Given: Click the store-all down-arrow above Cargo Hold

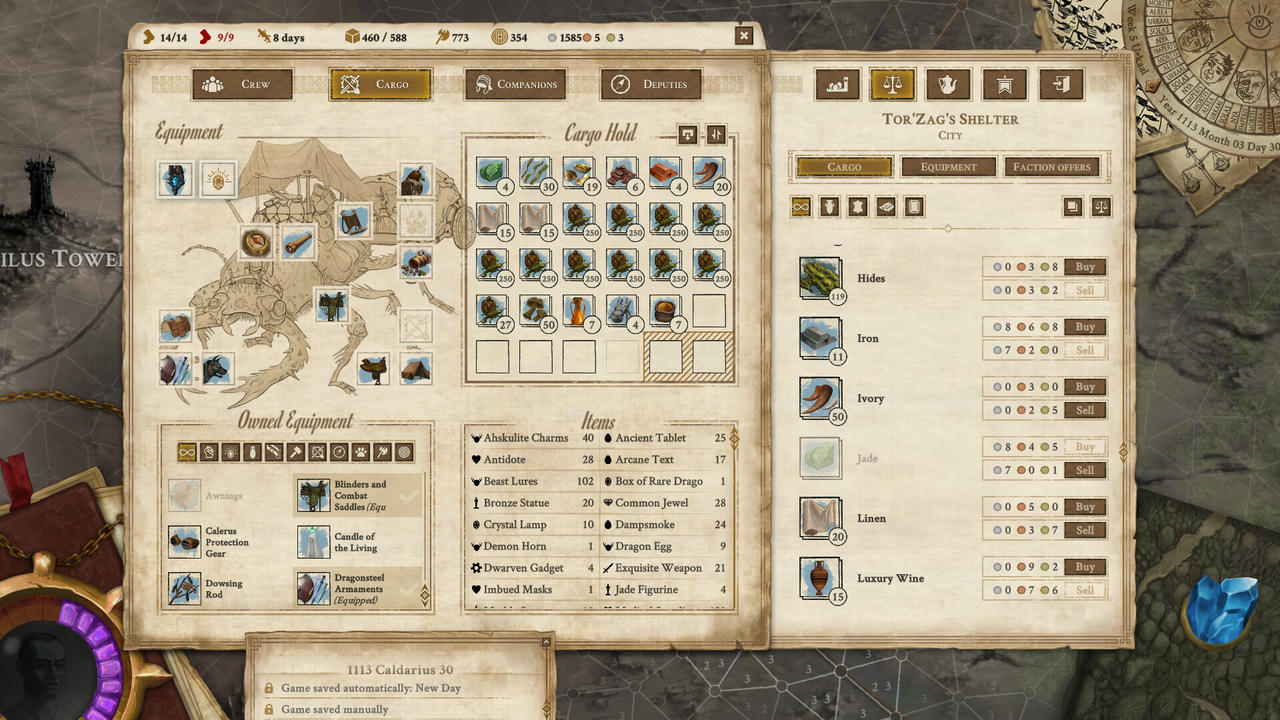Looking at the screenshot, I should [x=688, y=135].
